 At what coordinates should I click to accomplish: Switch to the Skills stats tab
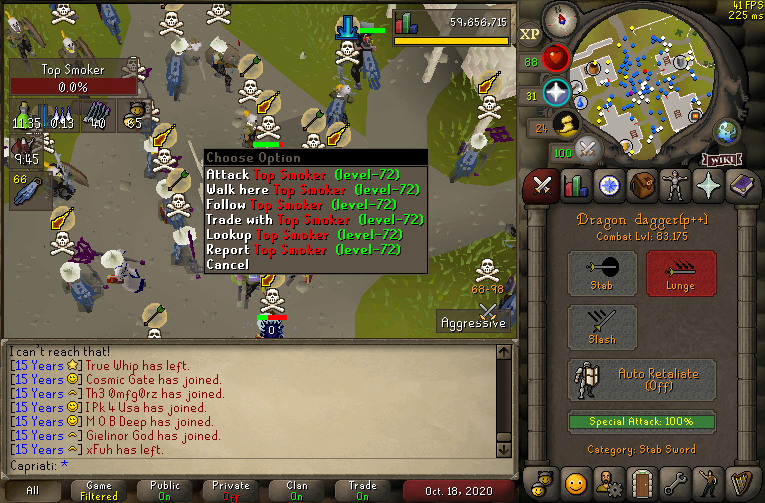pyautogui.click(x=575, y=186)
